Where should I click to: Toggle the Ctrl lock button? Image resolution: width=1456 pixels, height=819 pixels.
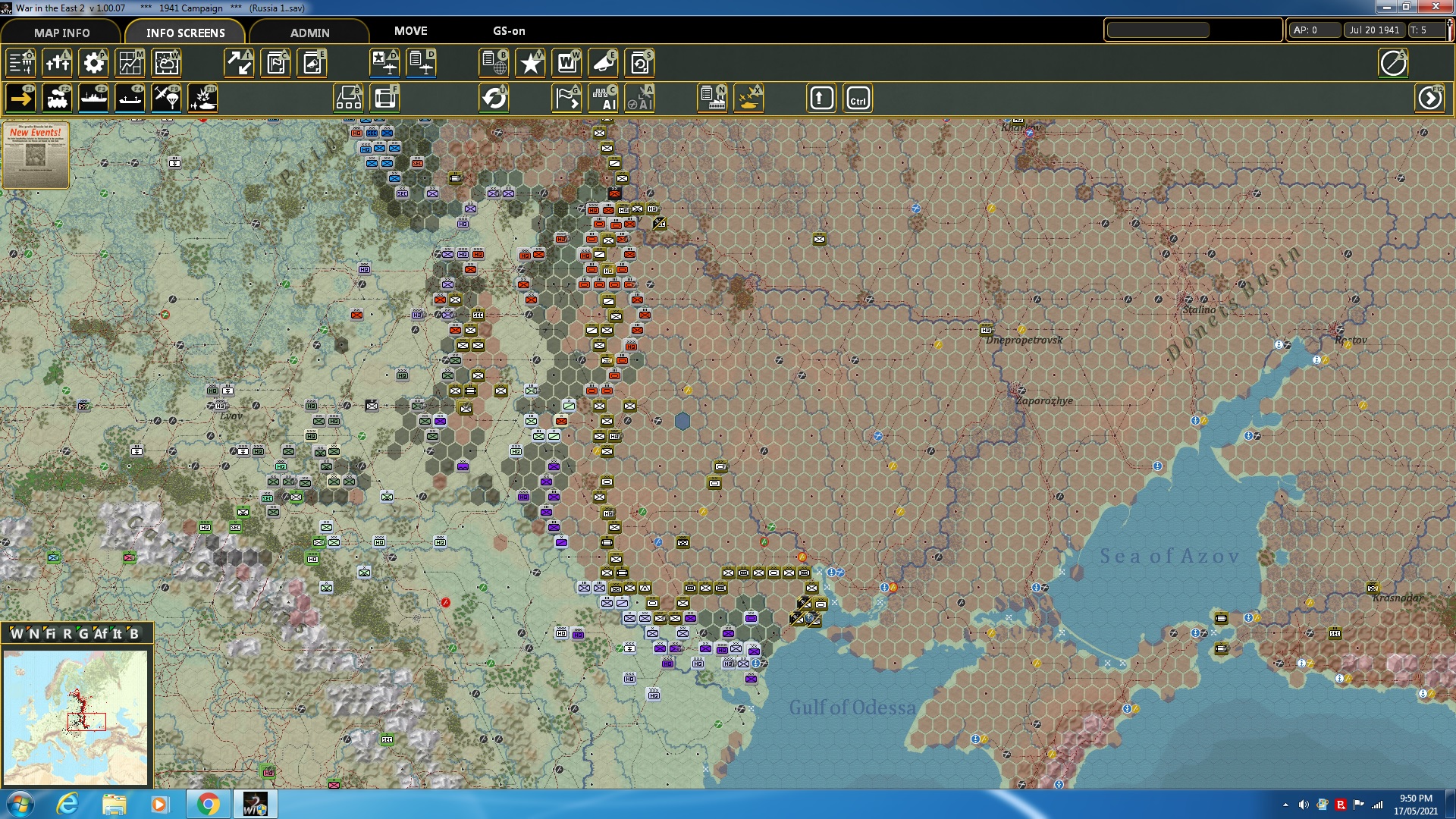[x=858, y=97]
